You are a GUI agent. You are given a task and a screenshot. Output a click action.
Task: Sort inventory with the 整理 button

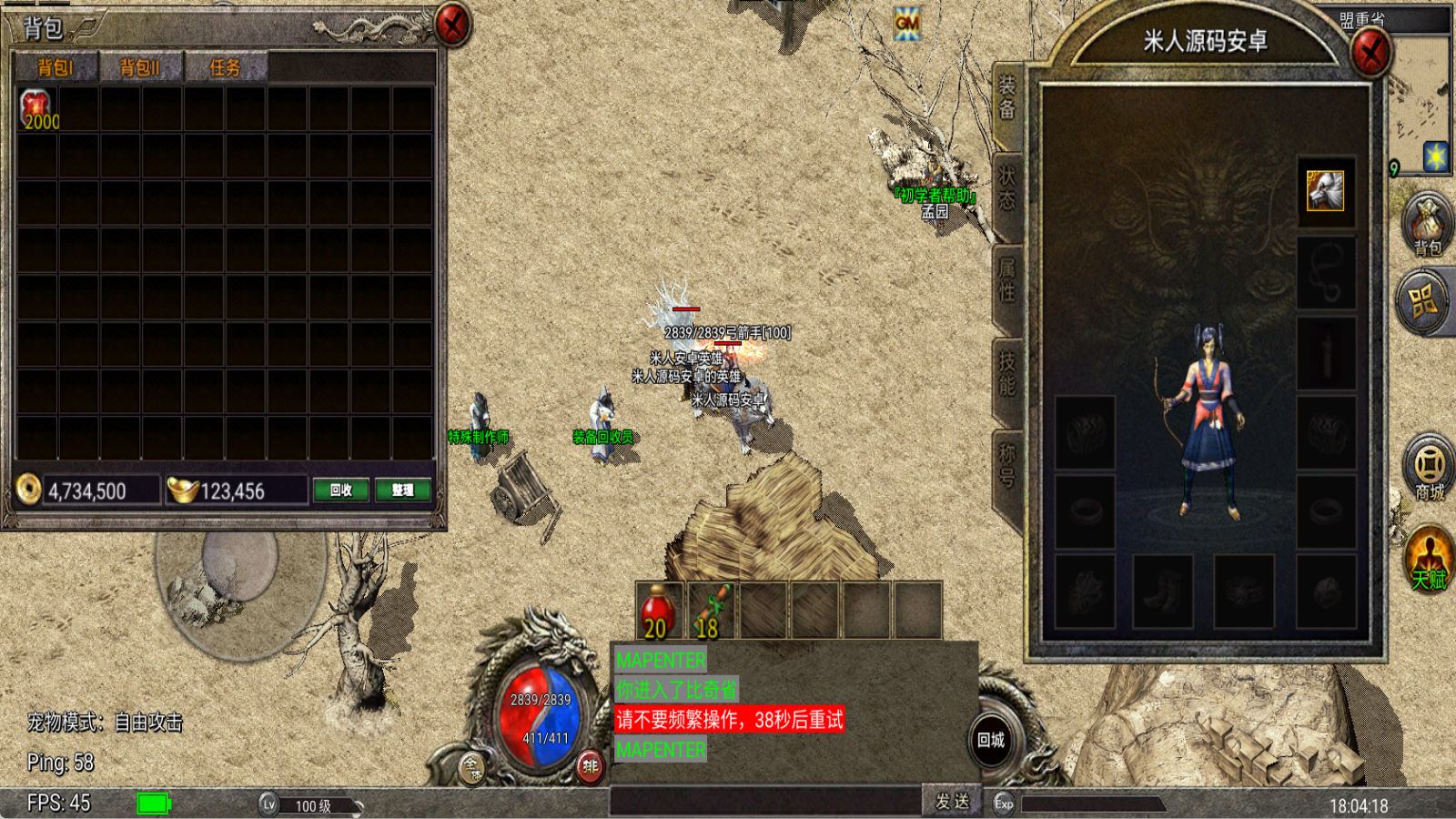tap(402, 490)
